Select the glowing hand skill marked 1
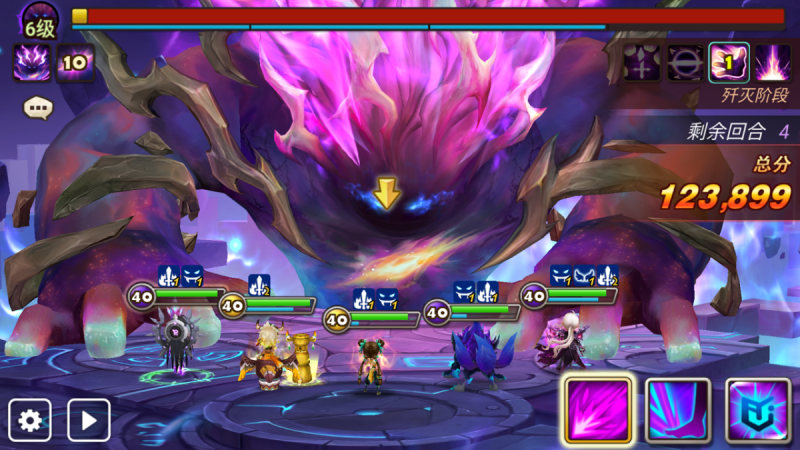 tap(728, 63)
